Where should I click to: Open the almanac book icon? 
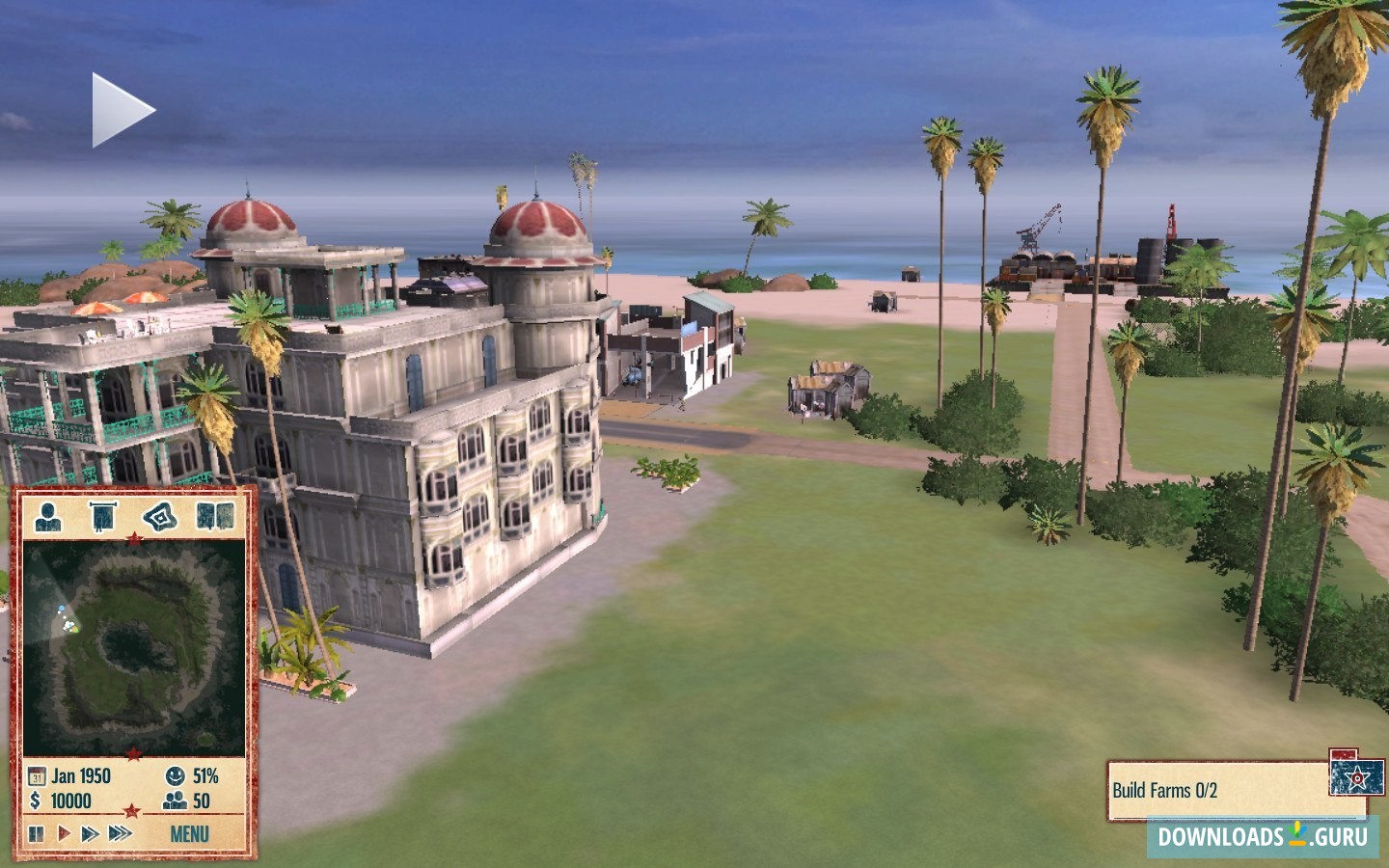[x=215, y=517]
